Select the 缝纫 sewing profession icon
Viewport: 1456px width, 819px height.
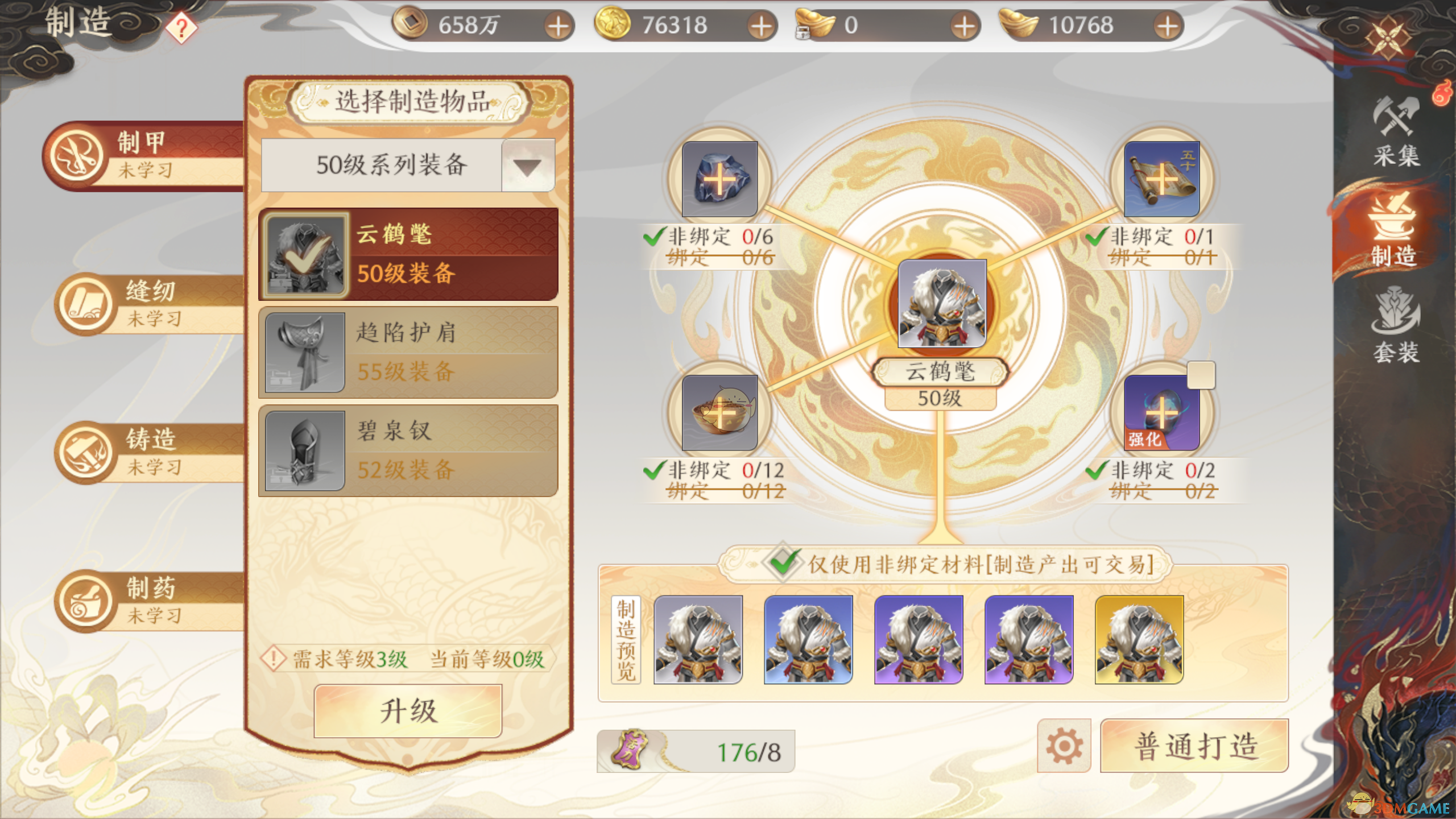coord(85,304)
